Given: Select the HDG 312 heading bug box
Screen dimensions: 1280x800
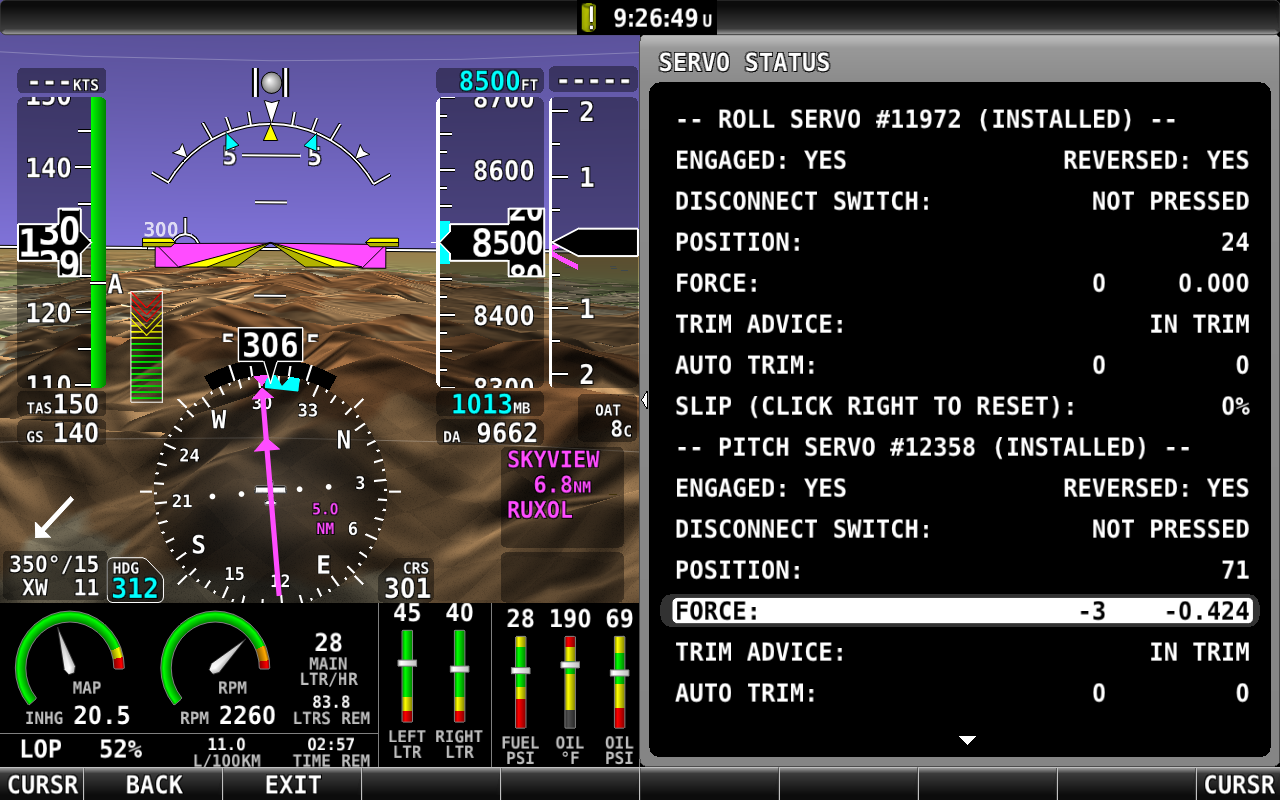Looking at the screenshot, I should click(135, 581).
